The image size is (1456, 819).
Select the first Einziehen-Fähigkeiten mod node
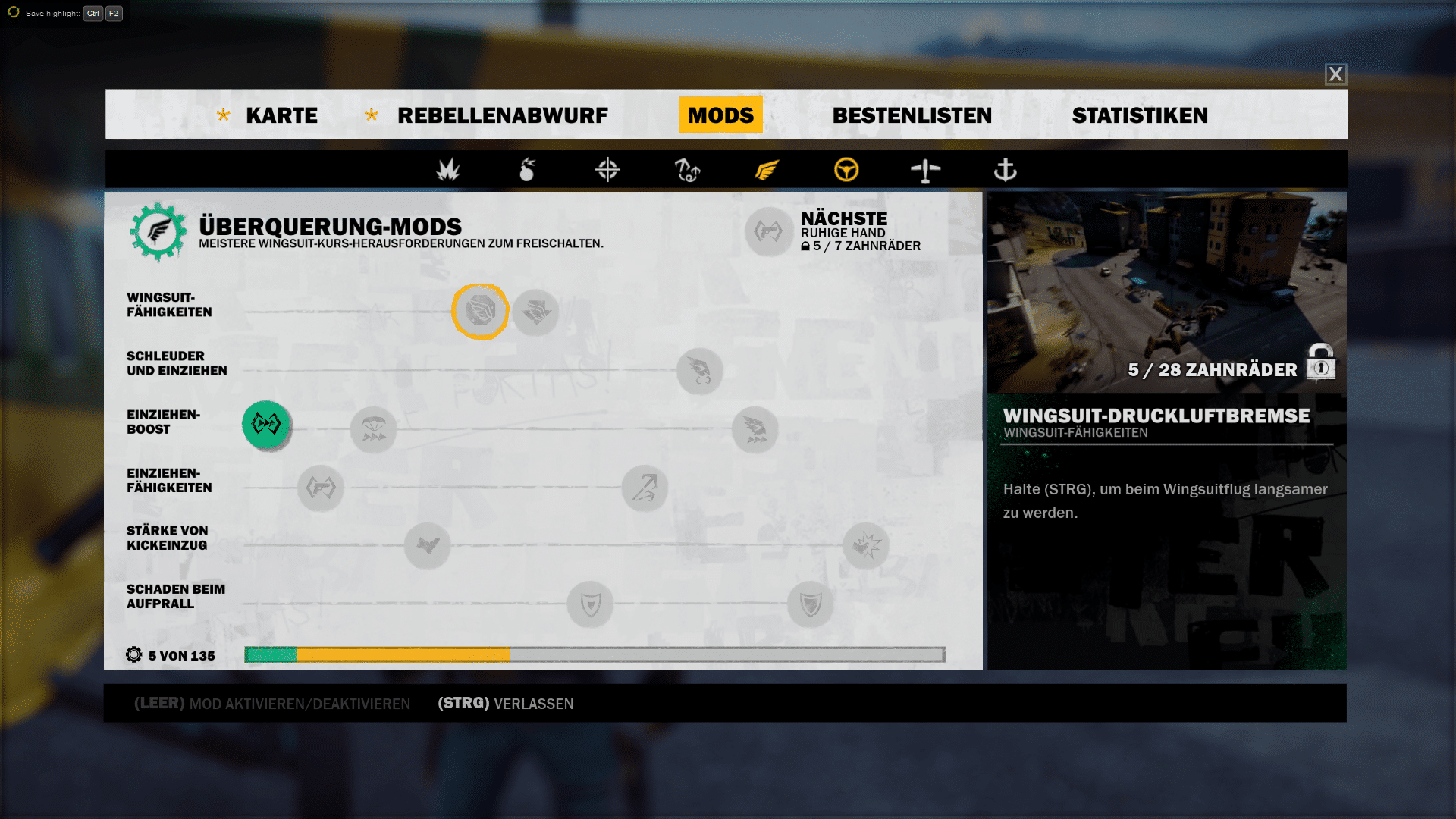point(320,488)
